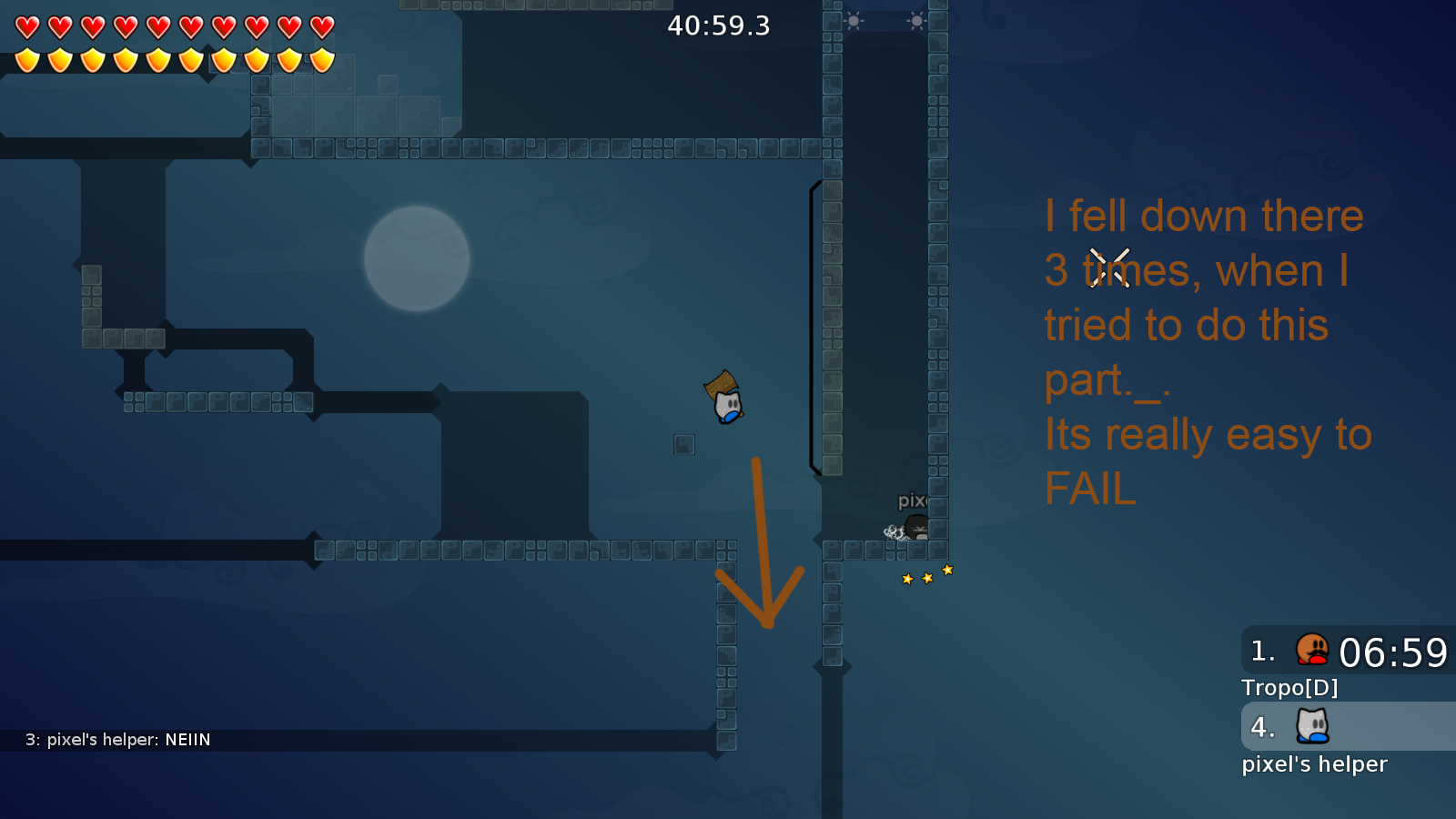Select the first golden shield armor icon
1456x819 pixels.
click(x=26, y=59)
